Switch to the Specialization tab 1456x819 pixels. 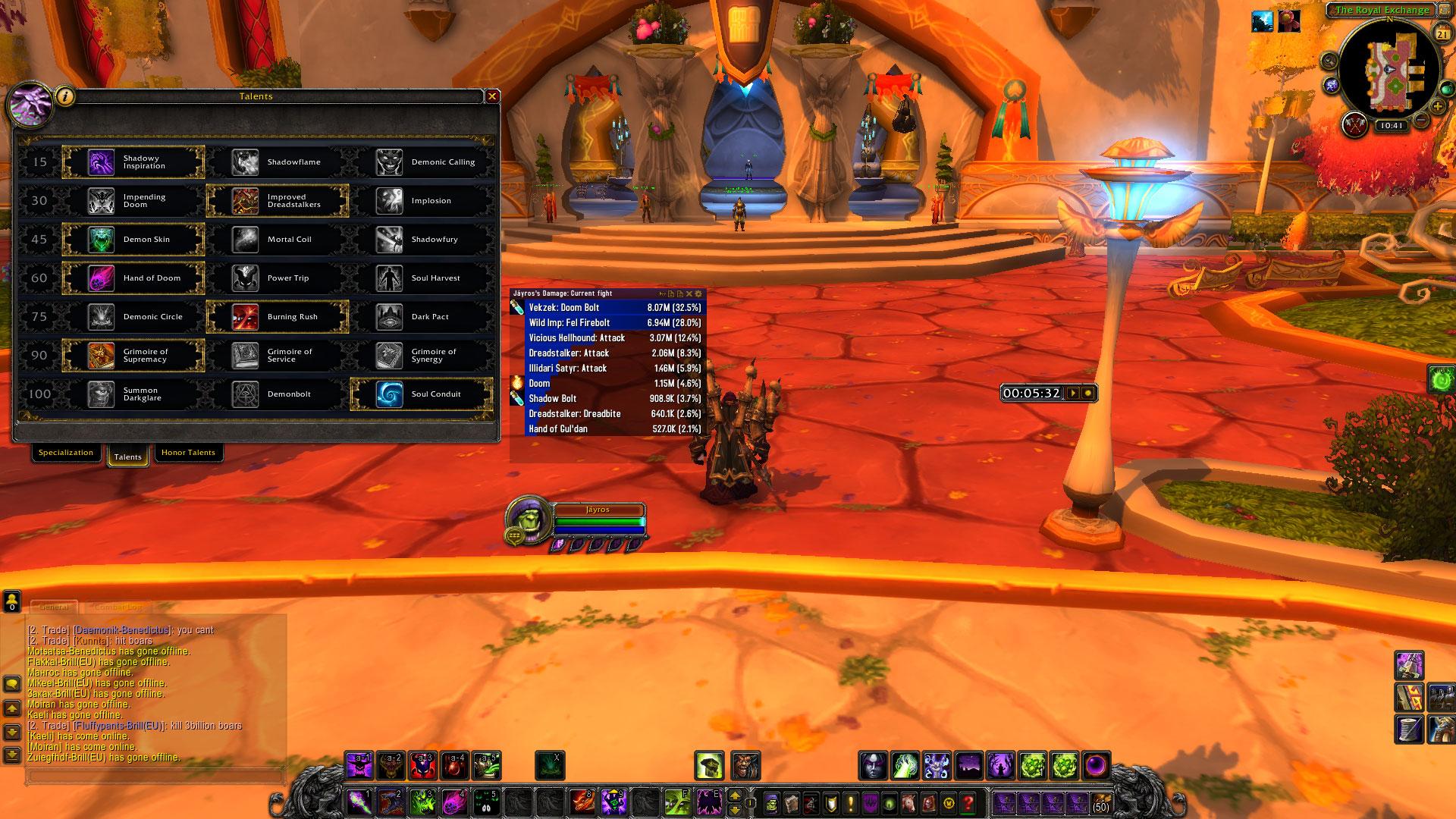(66, 453)
